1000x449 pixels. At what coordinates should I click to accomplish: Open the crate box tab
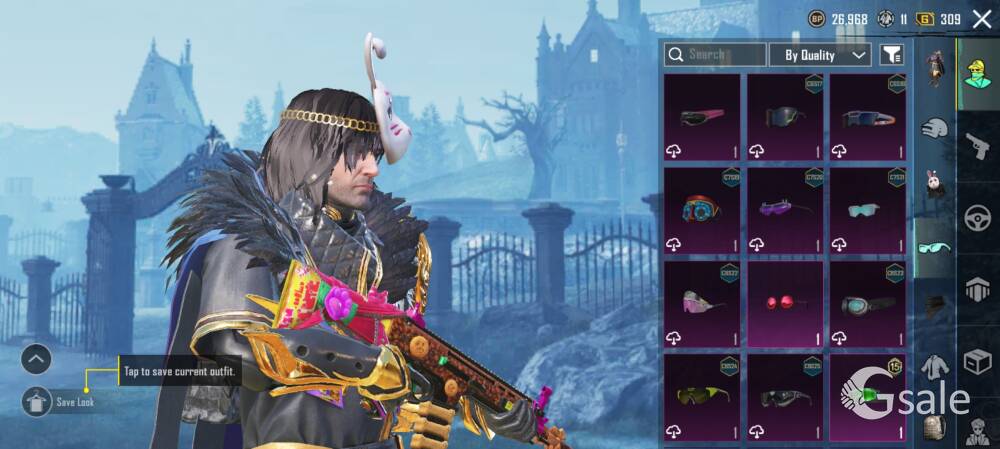(977, 361)
